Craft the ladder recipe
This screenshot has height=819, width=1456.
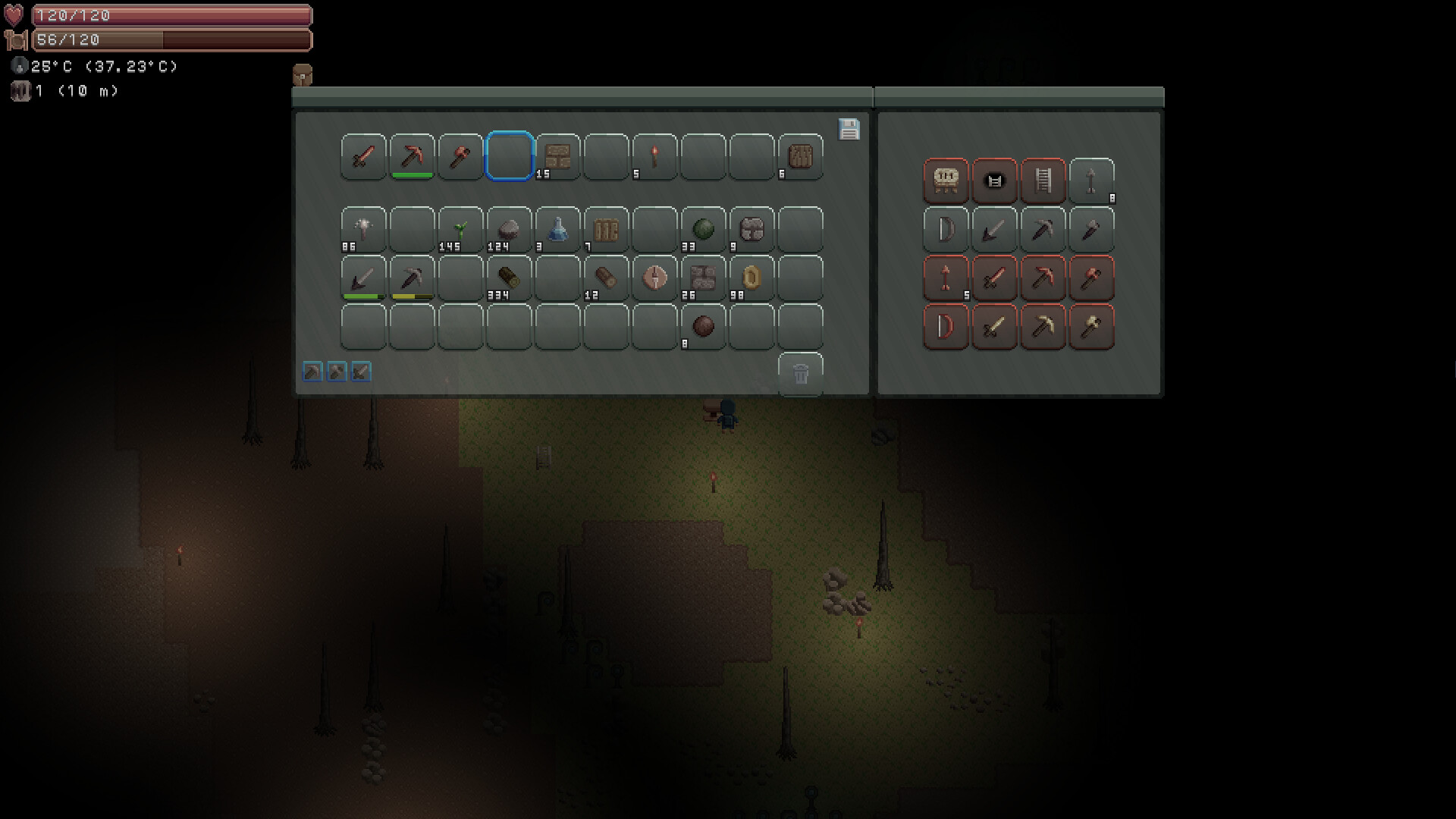(x=1043, y=181)
